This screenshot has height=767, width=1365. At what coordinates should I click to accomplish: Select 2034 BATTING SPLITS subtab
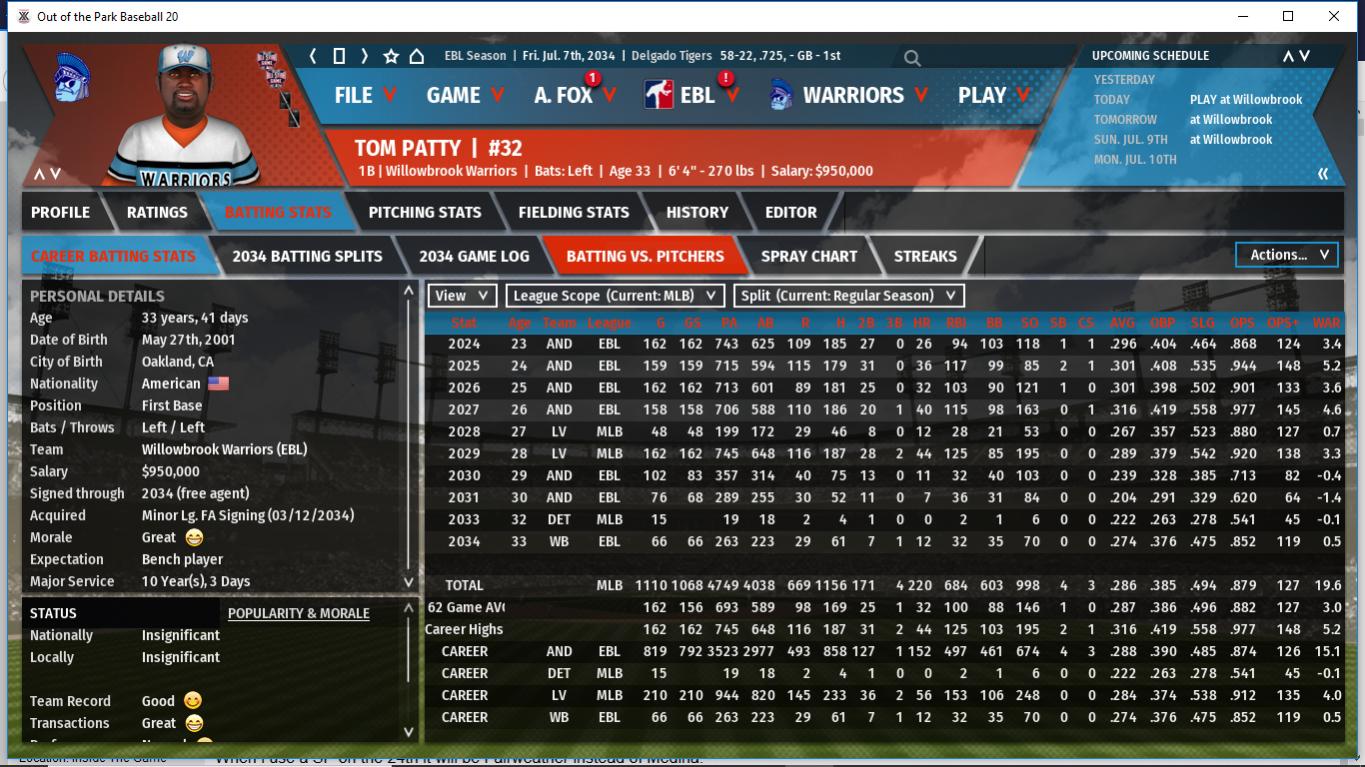[307, 256]
